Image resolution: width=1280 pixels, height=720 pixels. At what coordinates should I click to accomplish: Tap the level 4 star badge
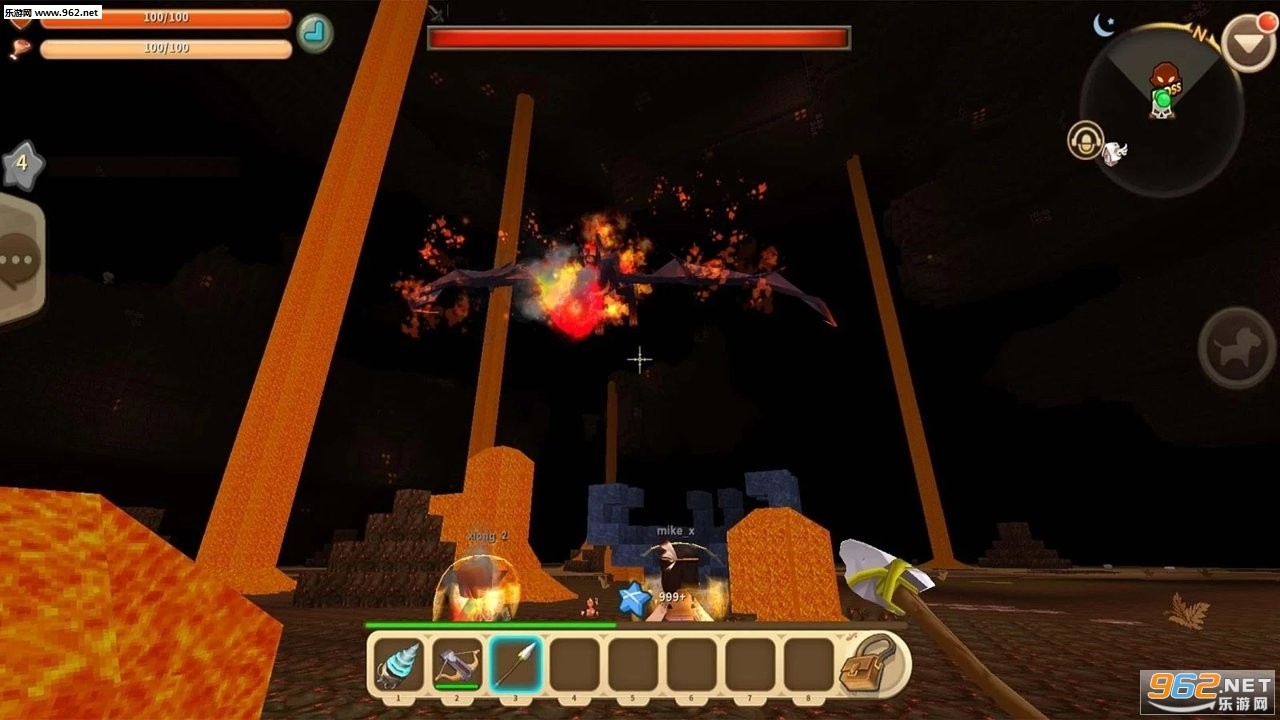pyautogui.click(x=22, y=165)
